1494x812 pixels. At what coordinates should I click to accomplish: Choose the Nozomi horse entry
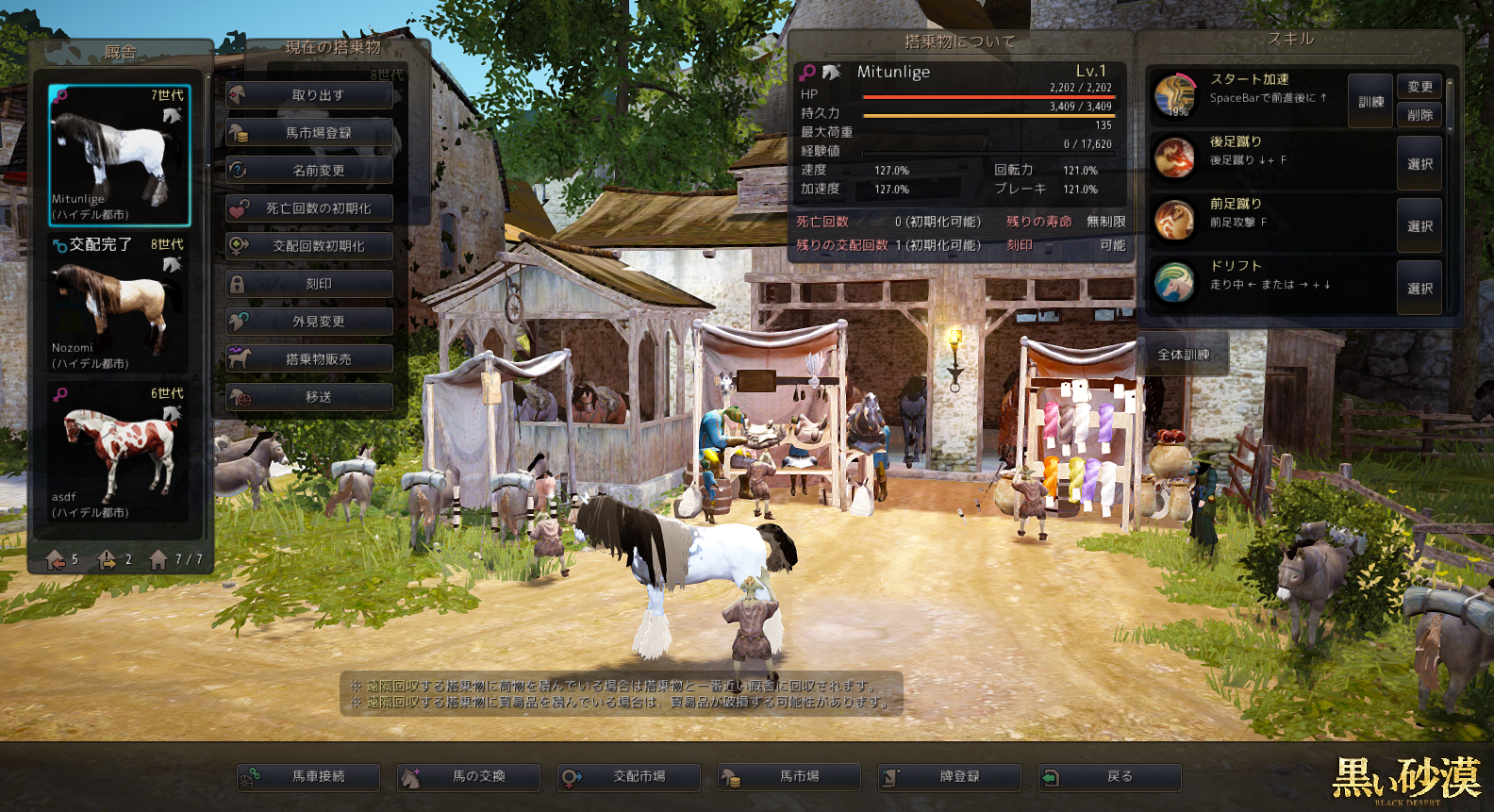point(119,304)
